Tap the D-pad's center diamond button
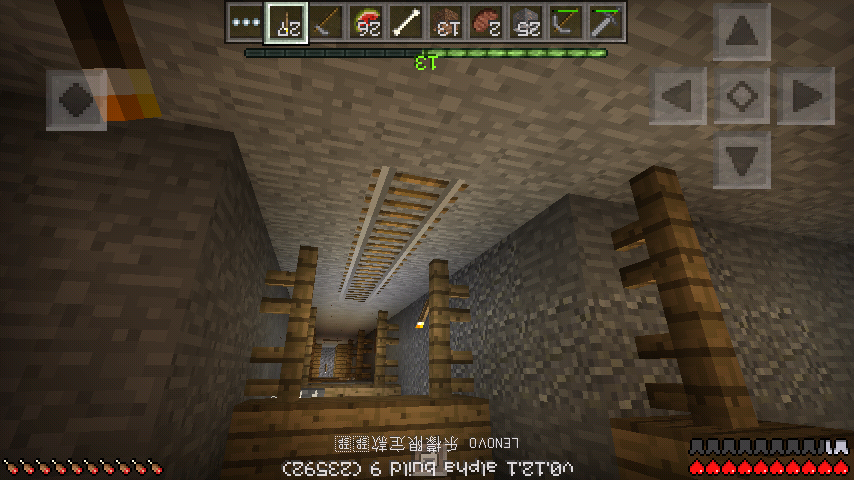854x480 pixels. click(741, 96)
